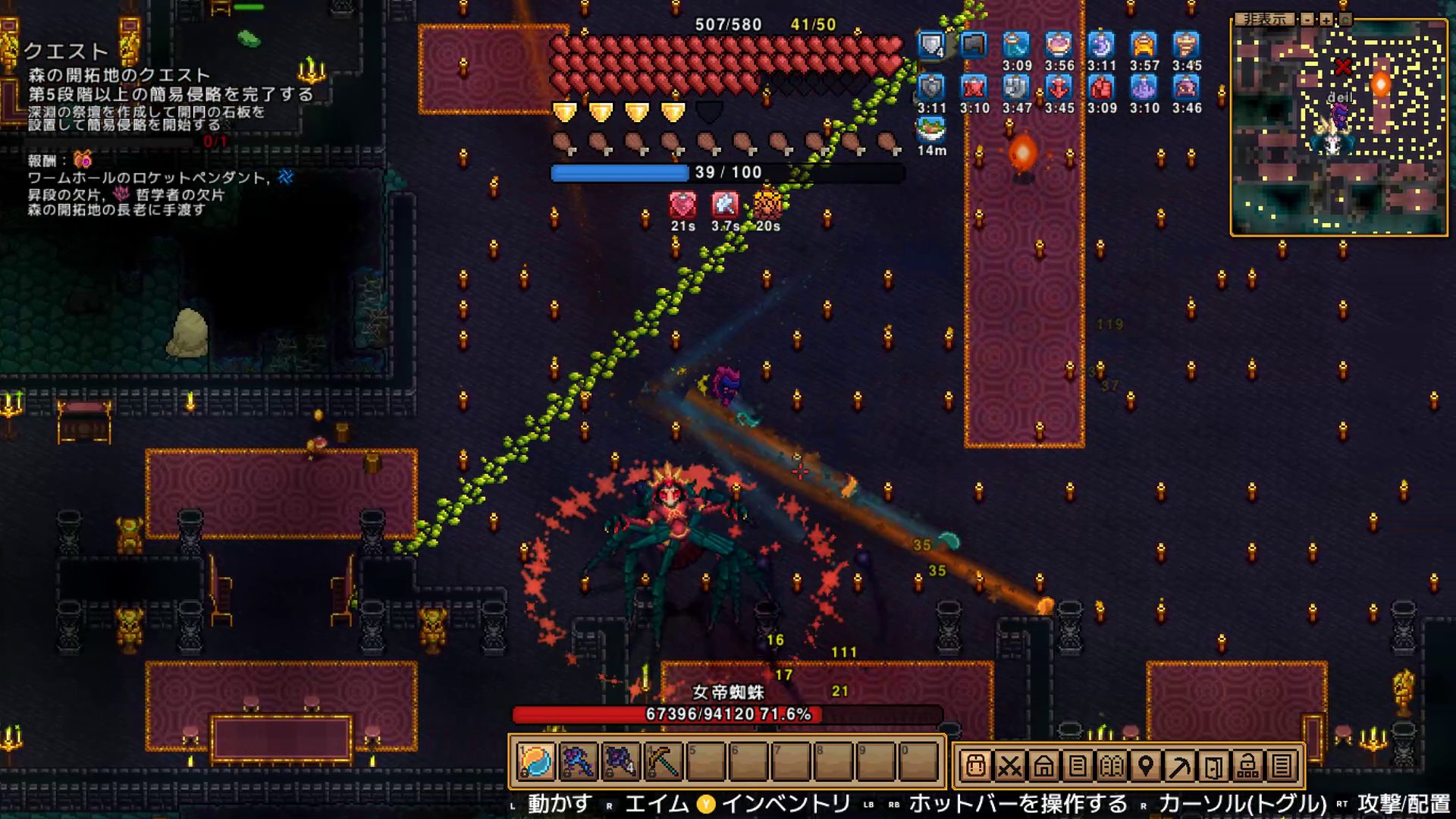The height and width of the screenshot is (819, 1456).
Task: Click the forest settlement quest tracker entry
Action: tap(118, 75)
